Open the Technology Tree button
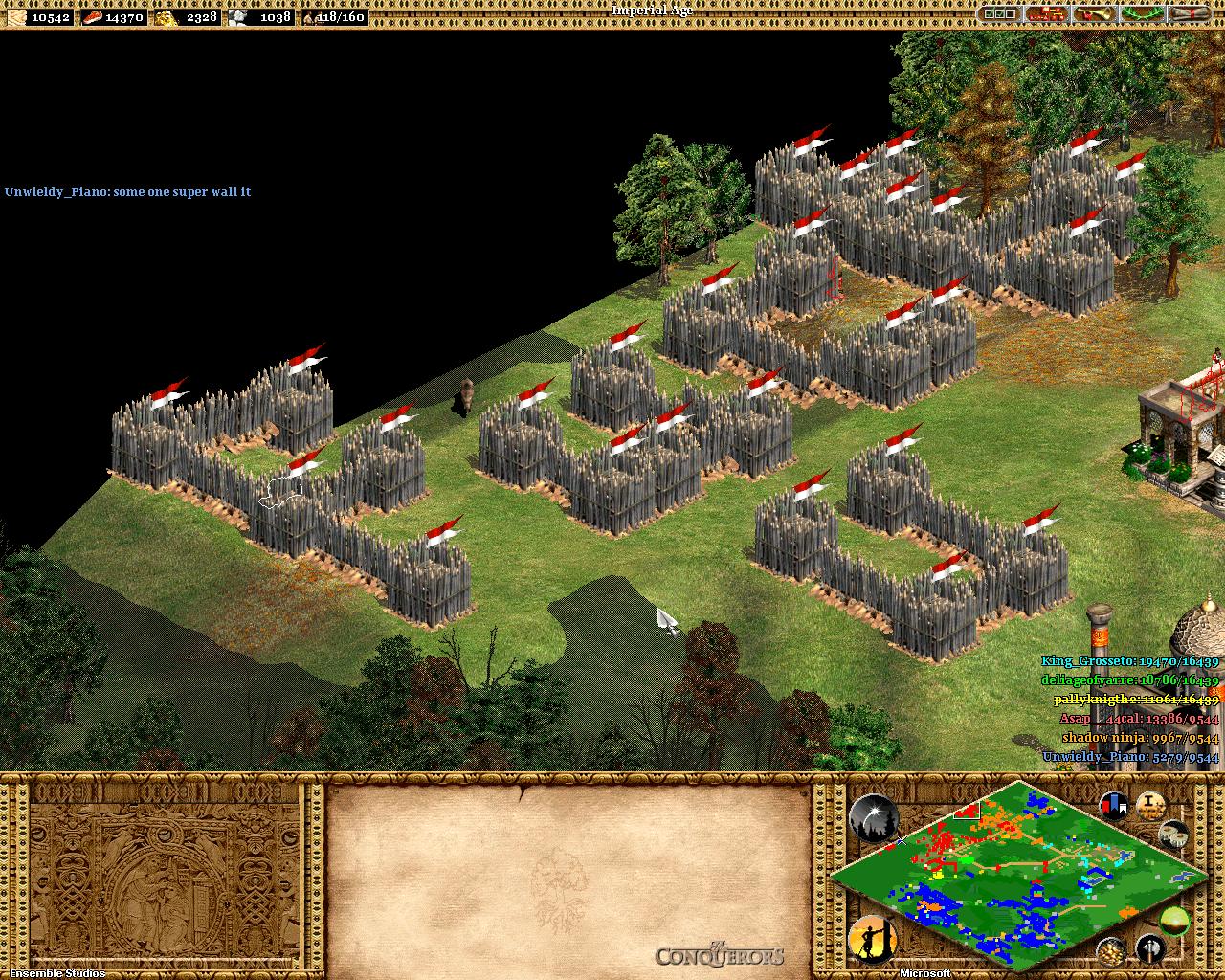 click(x=1046, y=14)
